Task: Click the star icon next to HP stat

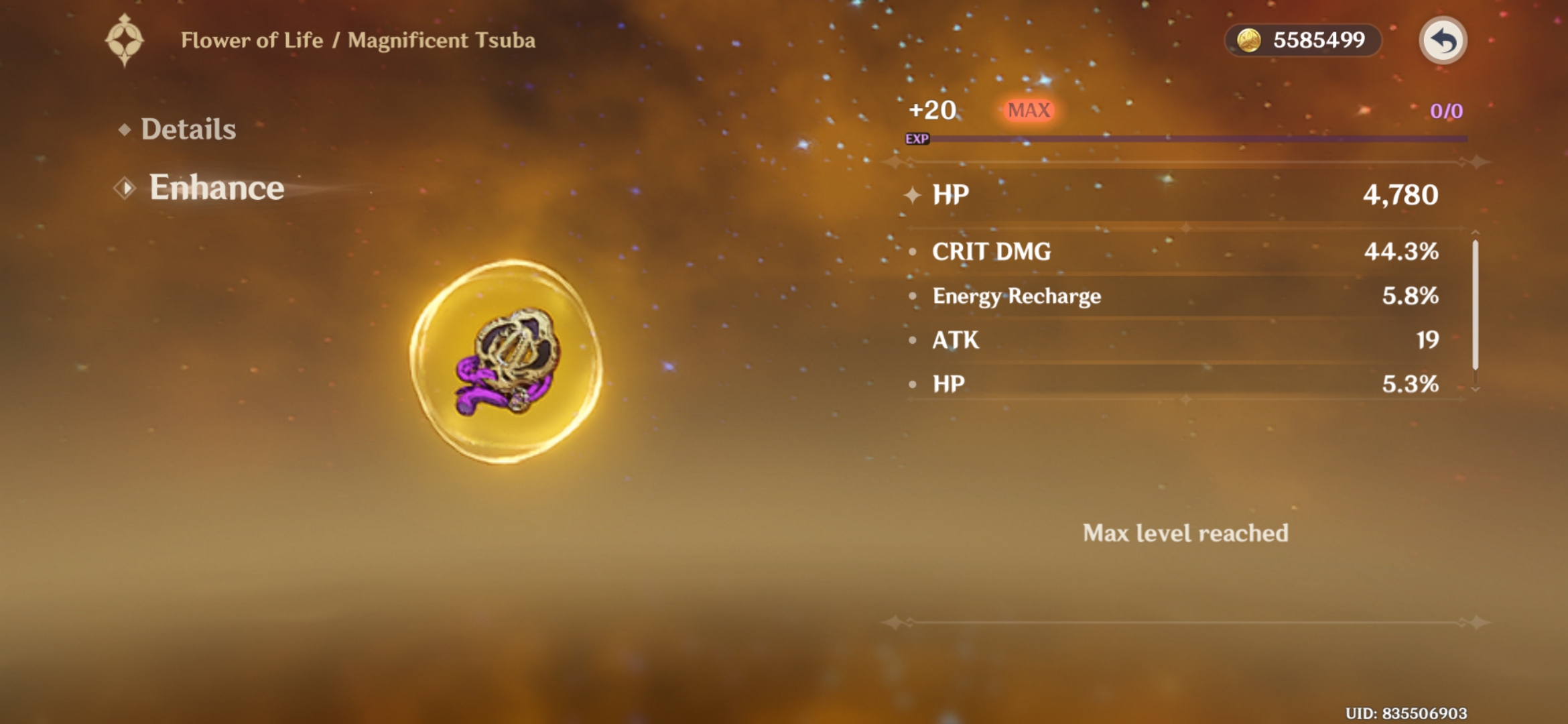Action: point(913,196)
